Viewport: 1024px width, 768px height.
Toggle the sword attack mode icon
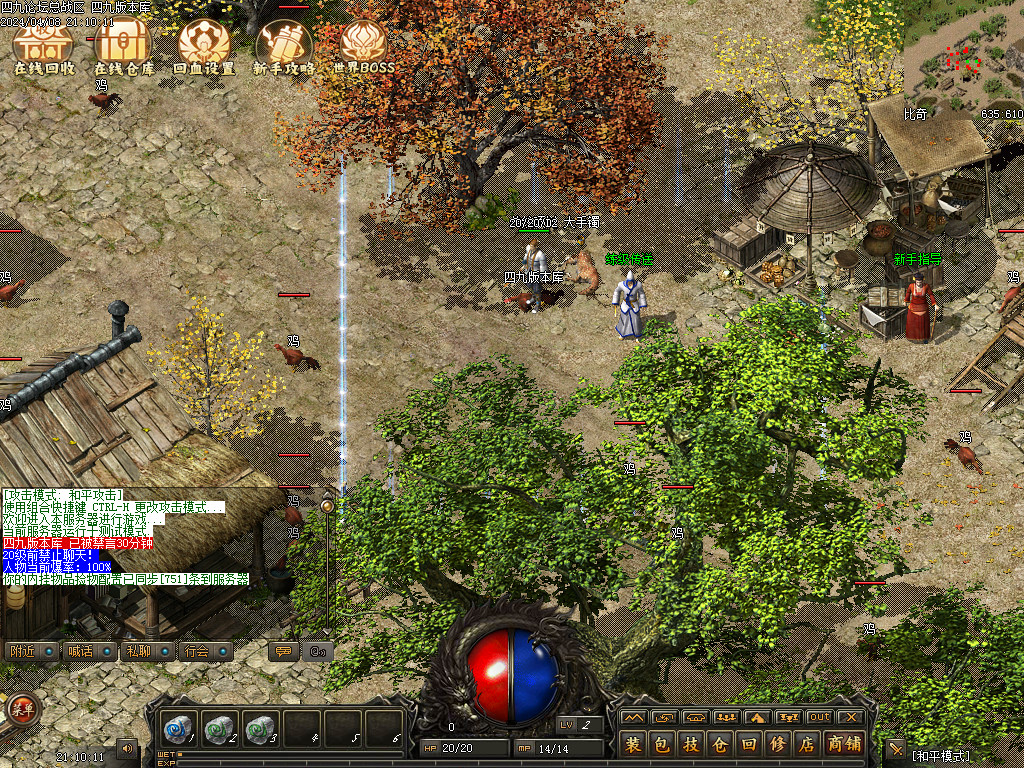tap(895, 748)
